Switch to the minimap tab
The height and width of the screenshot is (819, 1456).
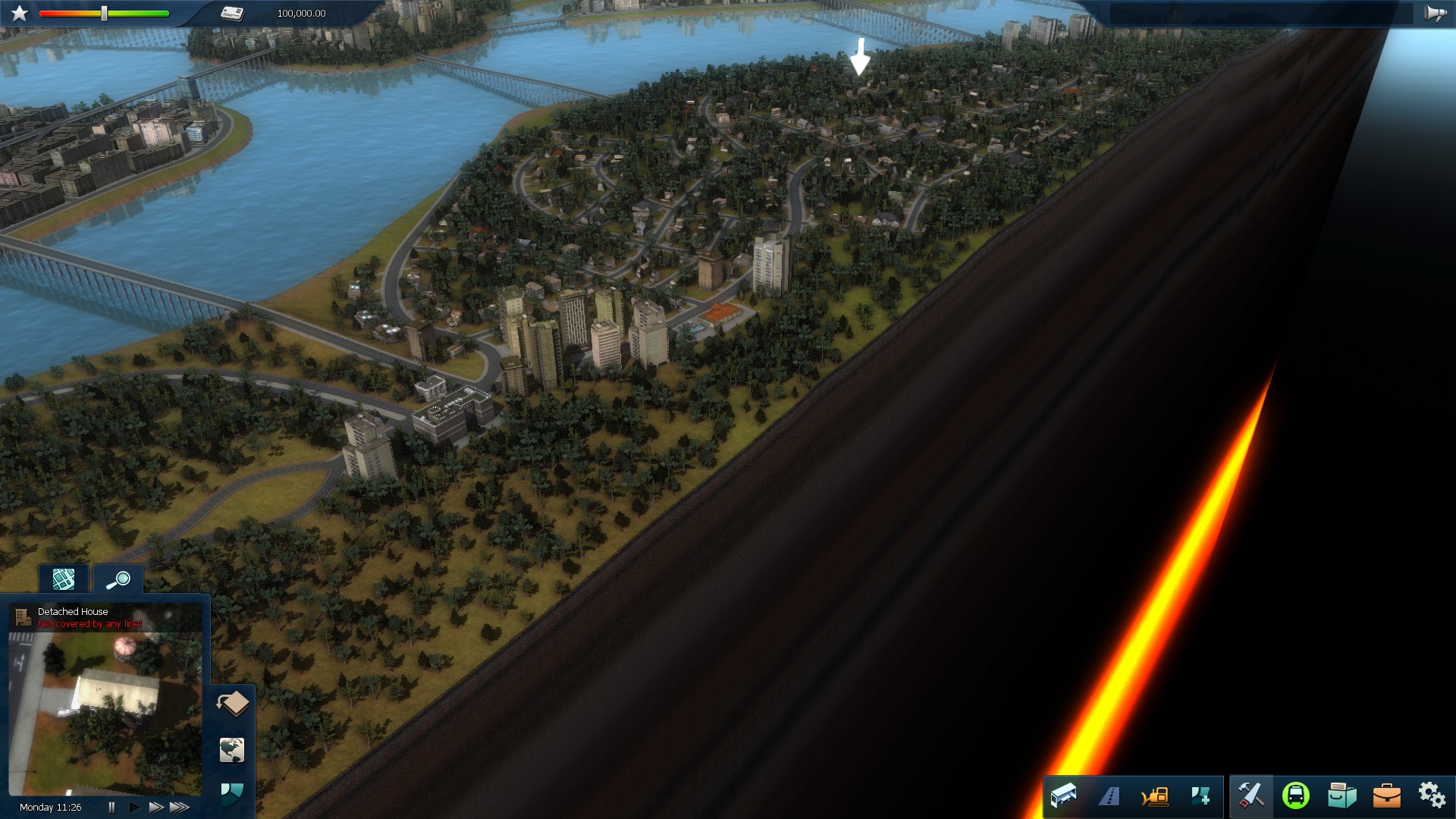pos(64,579)
